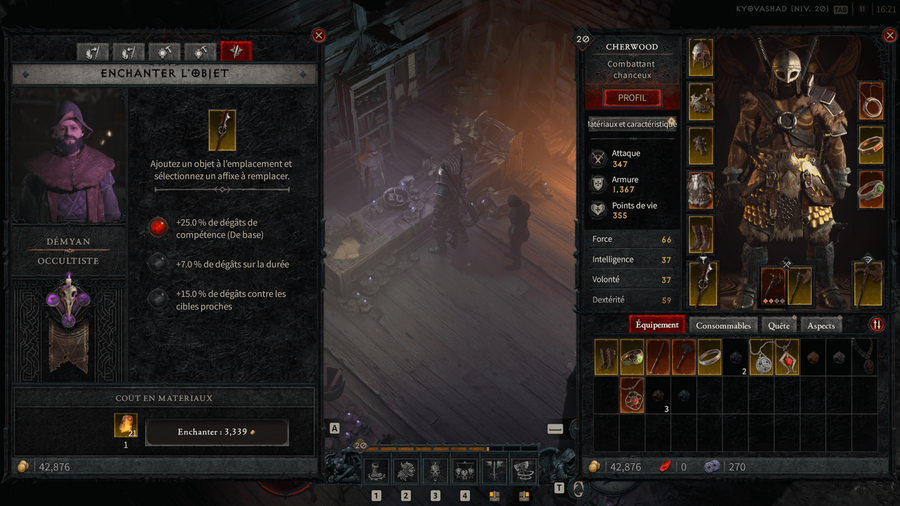The width and height of the screenshot is (900, 506).
Task: Switch to the Équipement tab
Action: 657,325
